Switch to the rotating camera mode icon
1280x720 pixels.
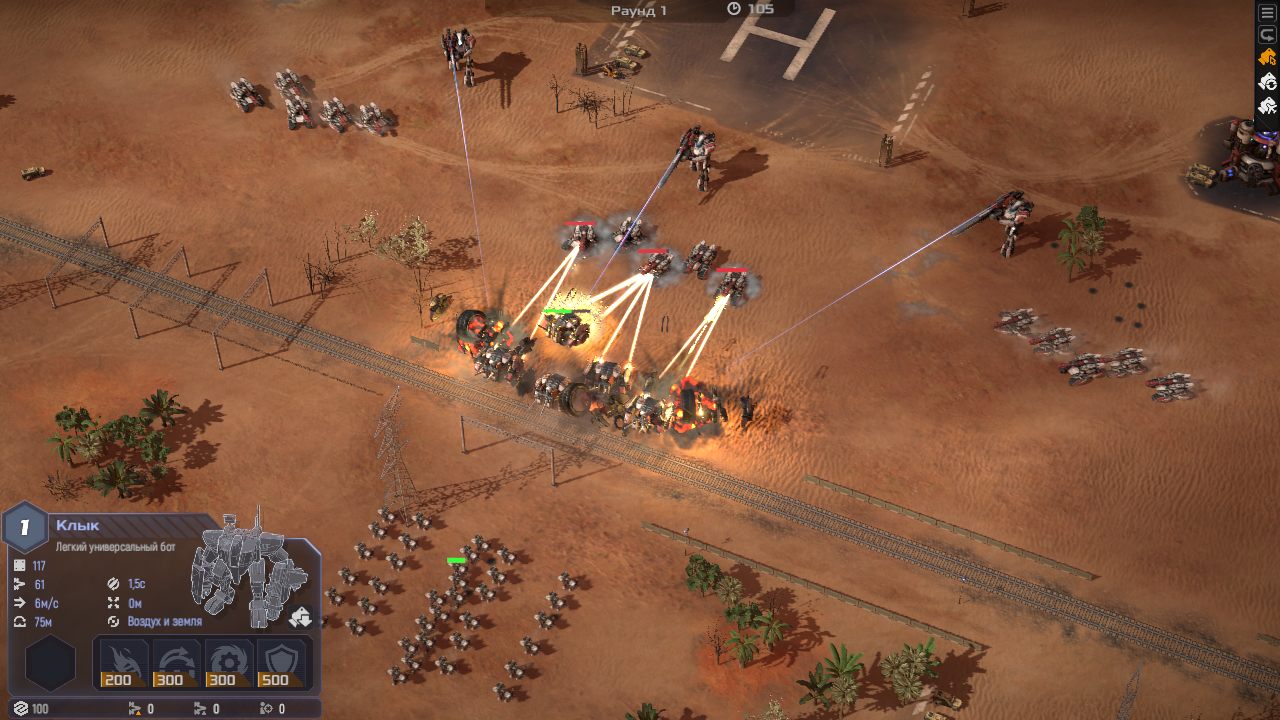point(1268,81)
